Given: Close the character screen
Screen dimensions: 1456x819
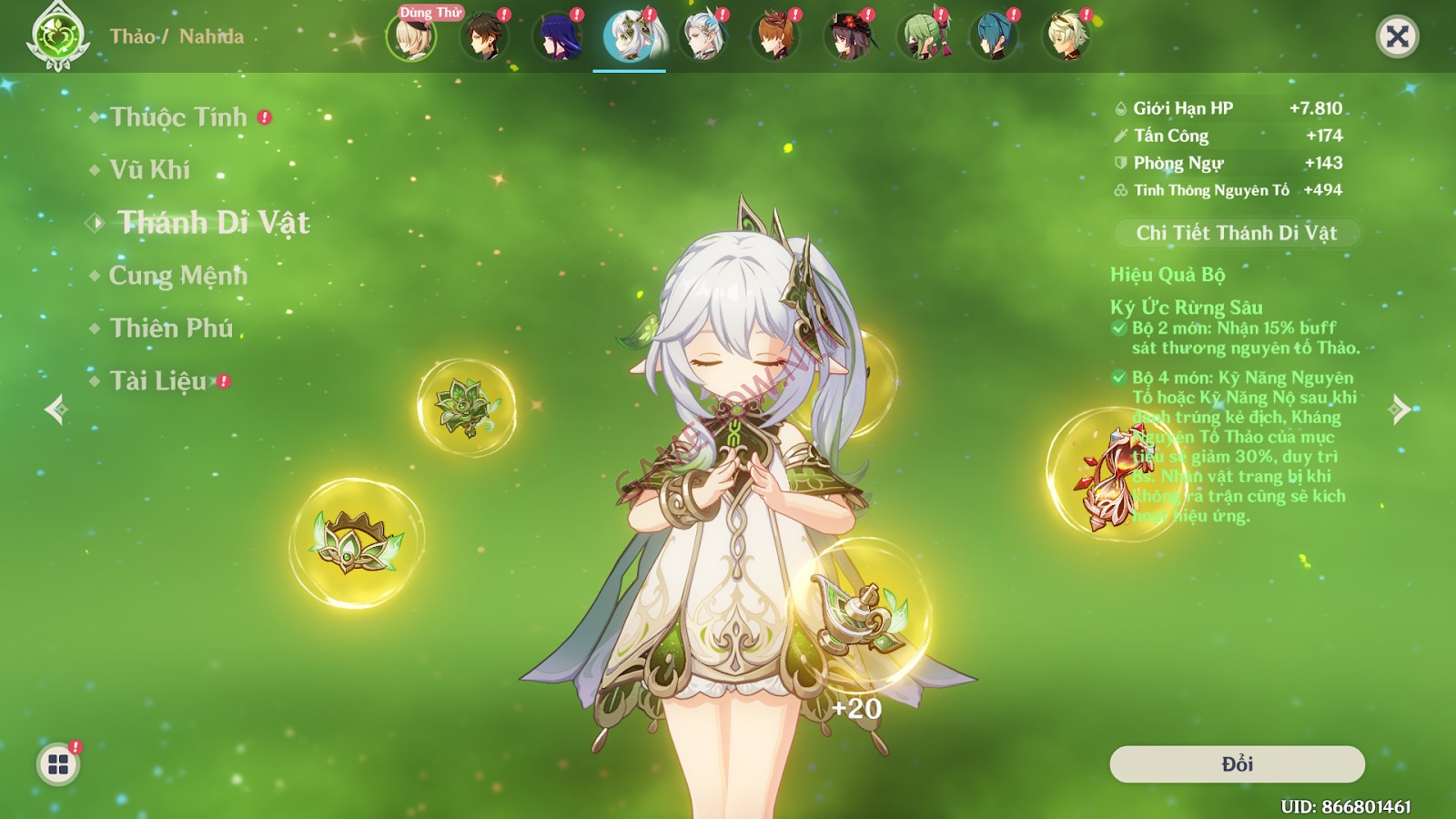Looking at the screenshot, I should pyautogui.click(x=1397, y=37).
